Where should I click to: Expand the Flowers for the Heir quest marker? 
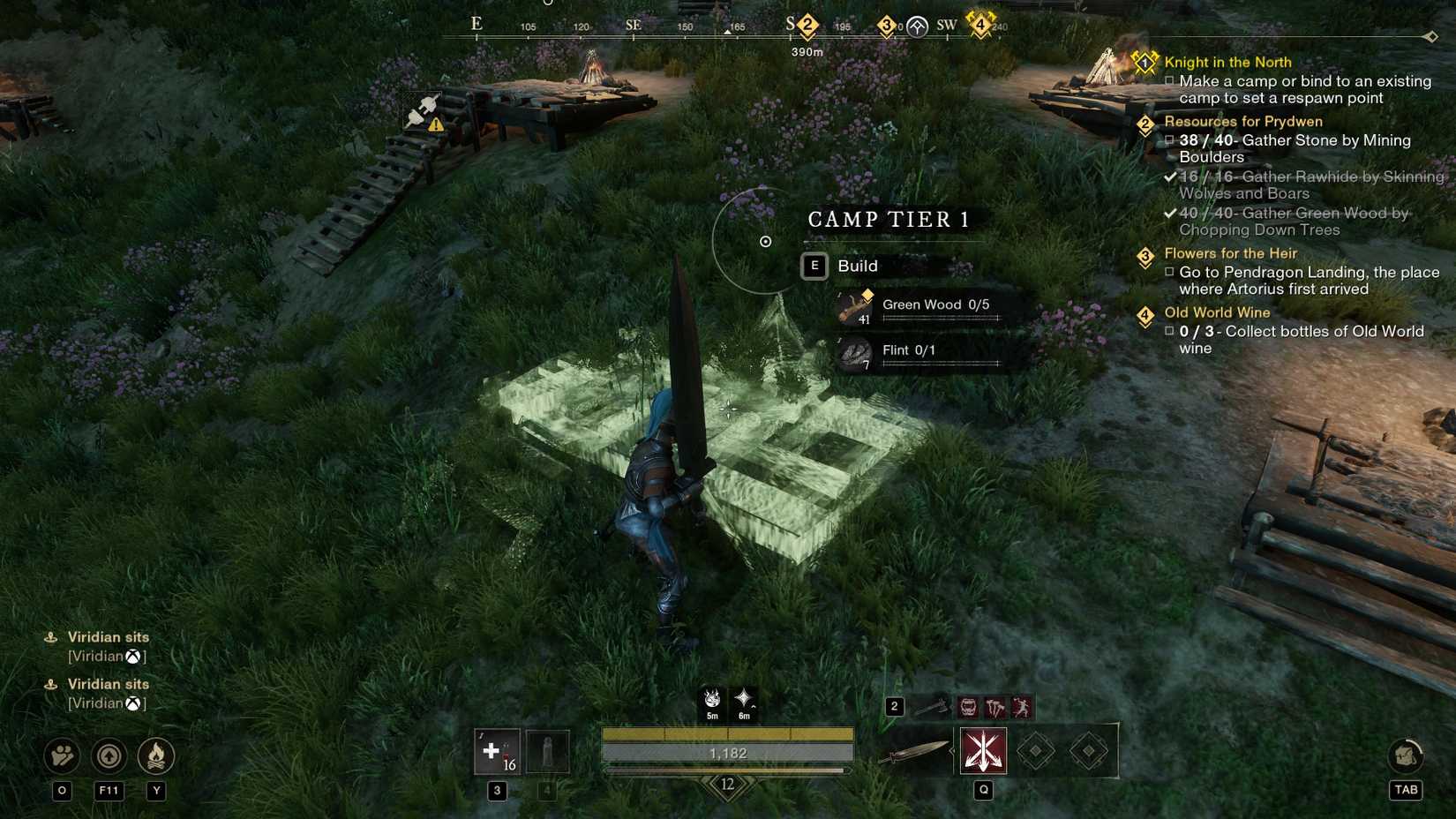(x=1145, y=254)
